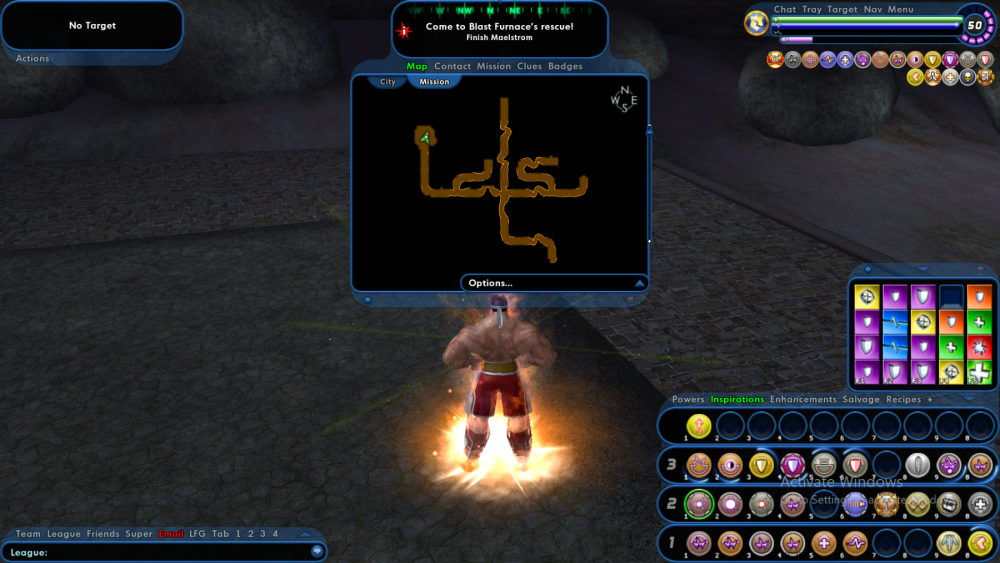
Task: Click the compass on the mission map
Action: pyautogui.click(x=624, y=100)
